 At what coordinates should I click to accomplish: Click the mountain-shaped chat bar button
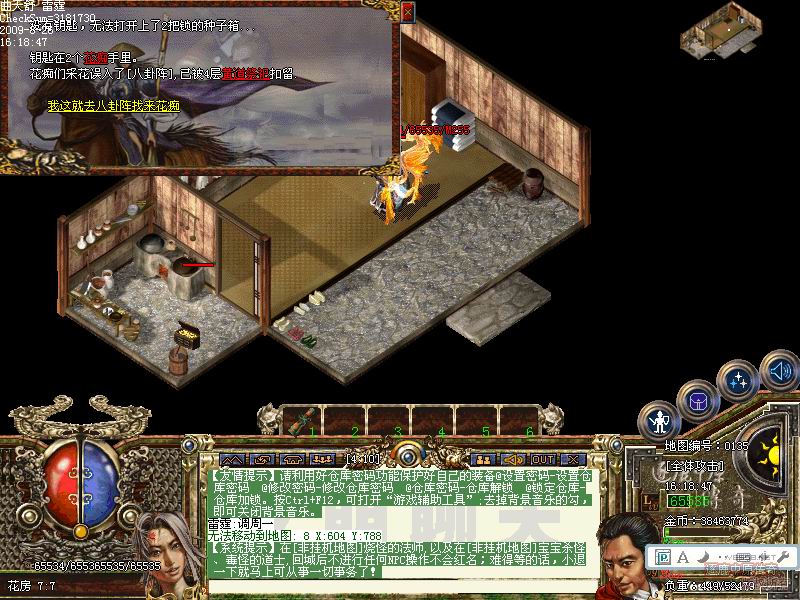click(x=232, y=459)
